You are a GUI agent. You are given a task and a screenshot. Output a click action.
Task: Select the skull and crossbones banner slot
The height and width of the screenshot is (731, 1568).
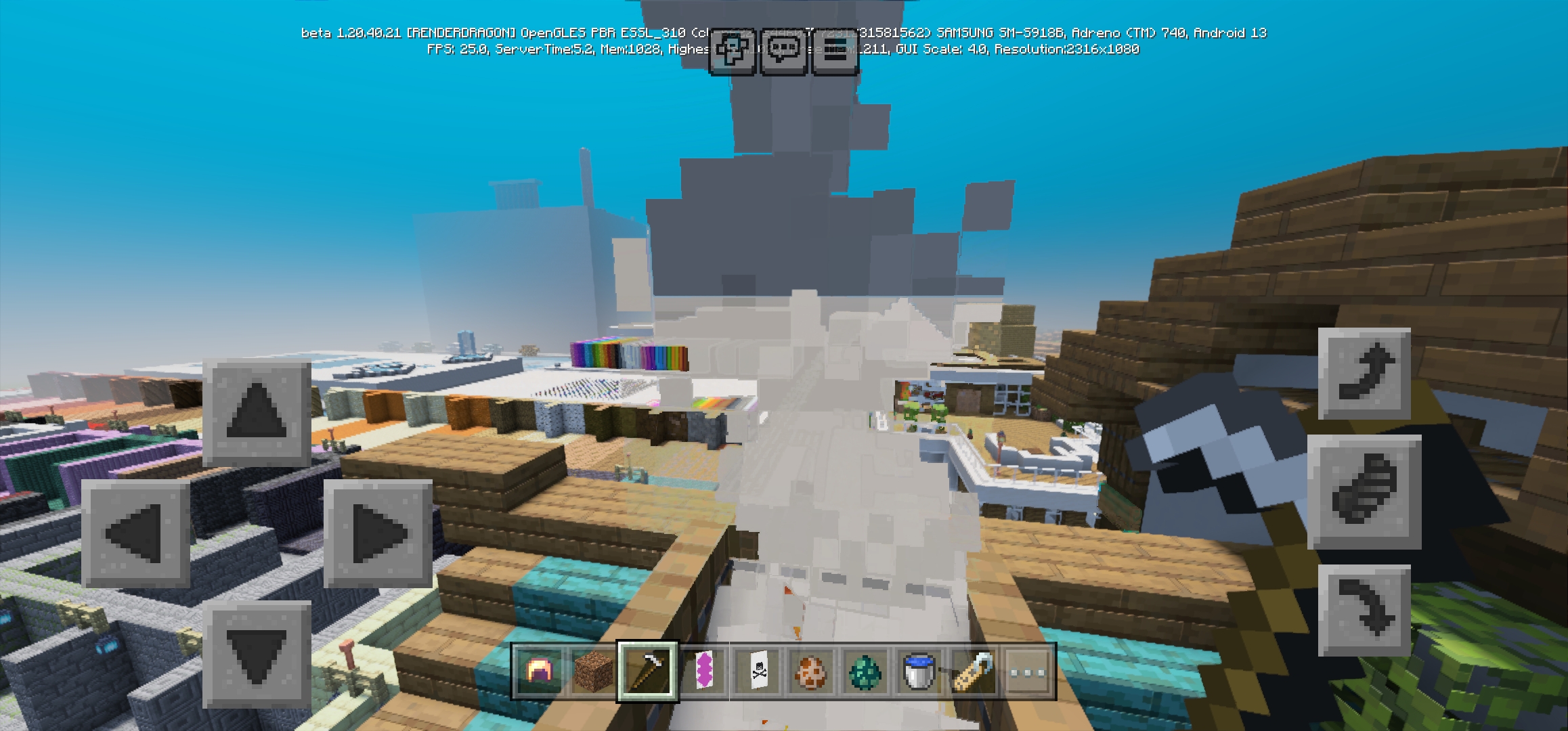pyautogui.click(x=756, y=671)
